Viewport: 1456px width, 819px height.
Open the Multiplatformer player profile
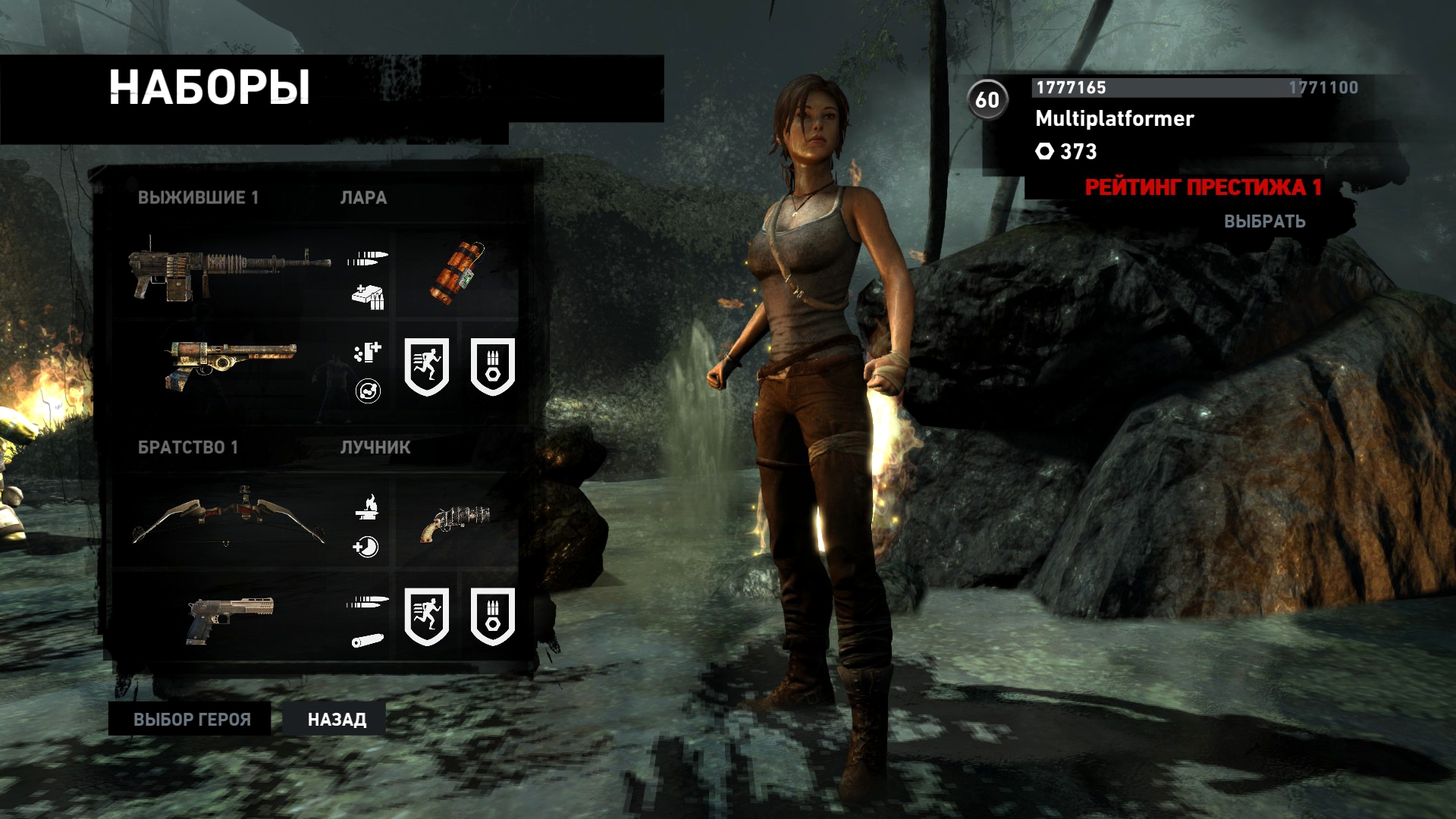click(x=1114, y=119)
